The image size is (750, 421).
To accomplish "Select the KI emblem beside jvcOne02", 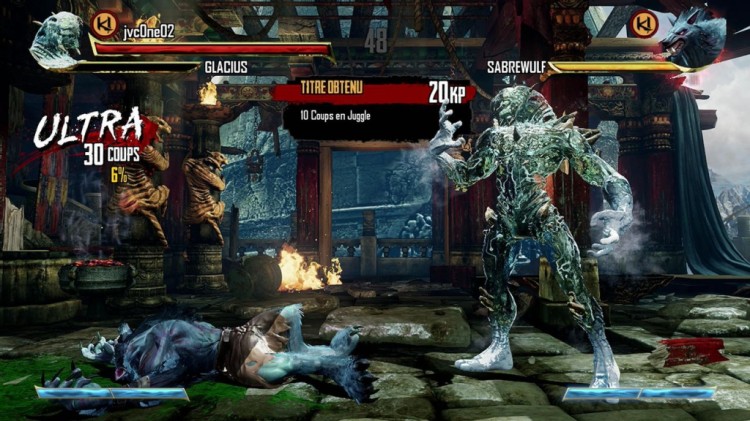I will [102, 23].
